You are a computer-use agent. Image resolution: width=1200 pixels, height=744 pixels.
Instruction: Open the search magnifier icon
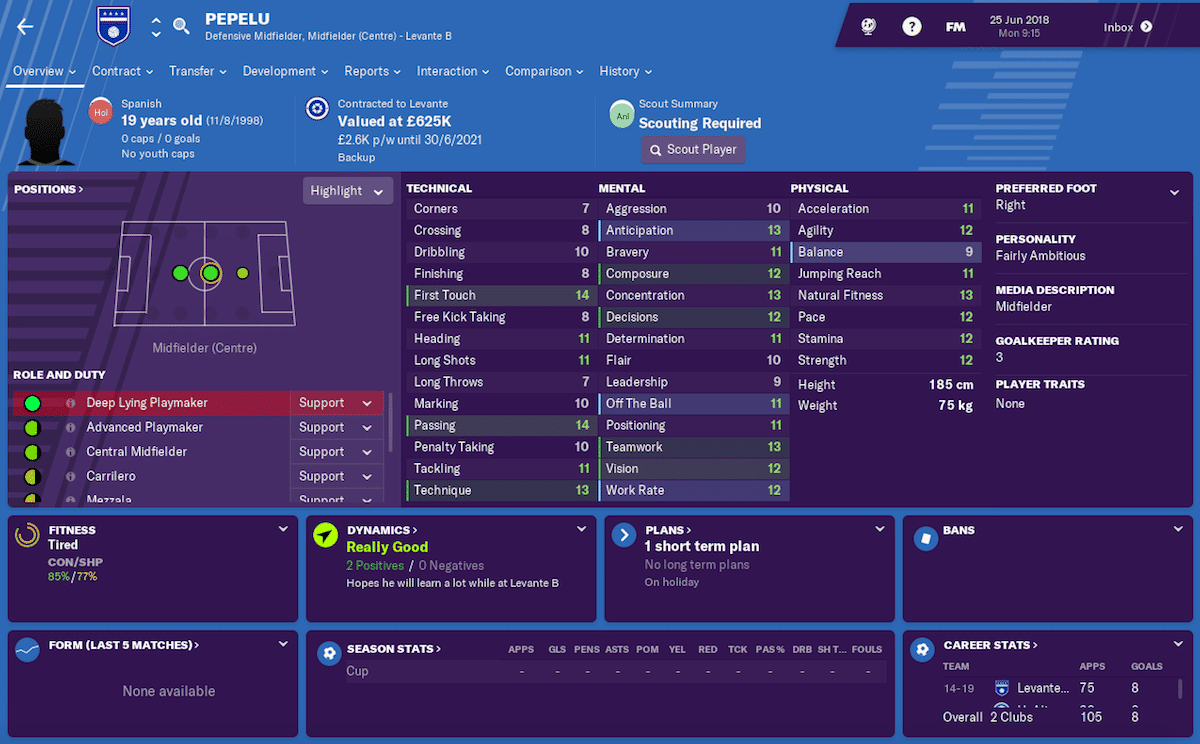[181, 27]
